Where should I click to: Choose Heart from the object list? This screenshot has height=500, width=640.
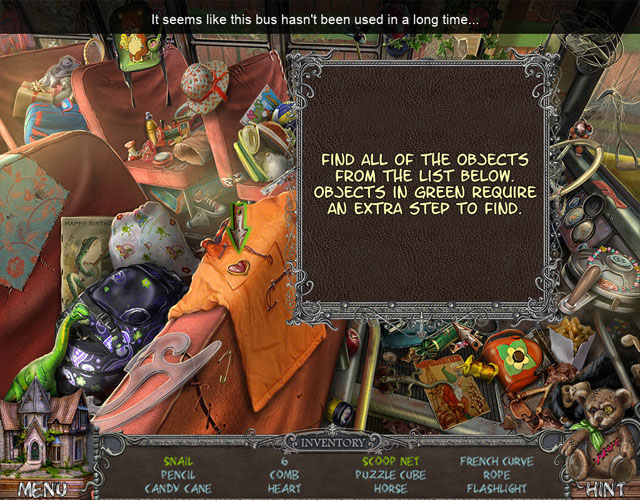[284, 488]
